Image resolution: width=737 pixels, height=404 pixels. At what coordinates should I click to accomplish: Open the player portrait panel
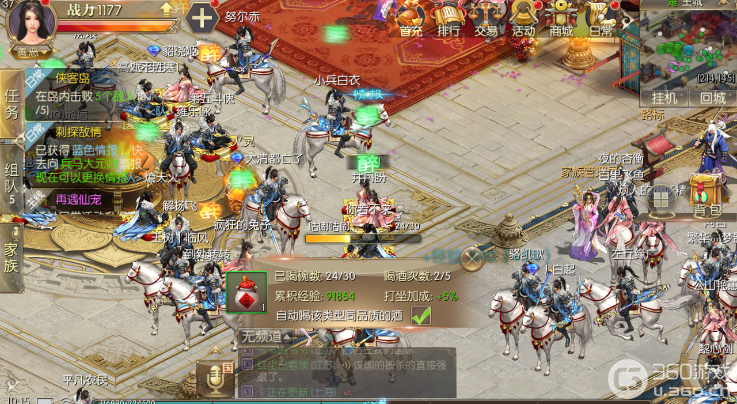pos(31,22)
